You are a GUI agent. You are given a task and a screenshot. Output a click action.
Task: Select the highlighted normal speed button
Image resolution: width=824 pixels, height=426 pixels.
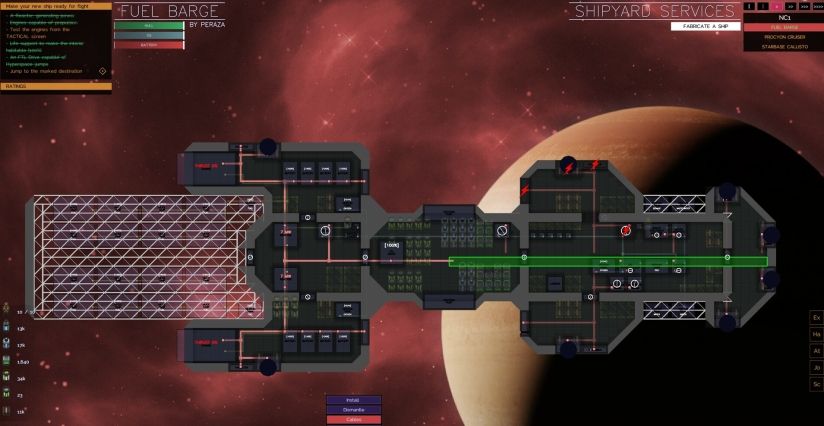(777, 6)
